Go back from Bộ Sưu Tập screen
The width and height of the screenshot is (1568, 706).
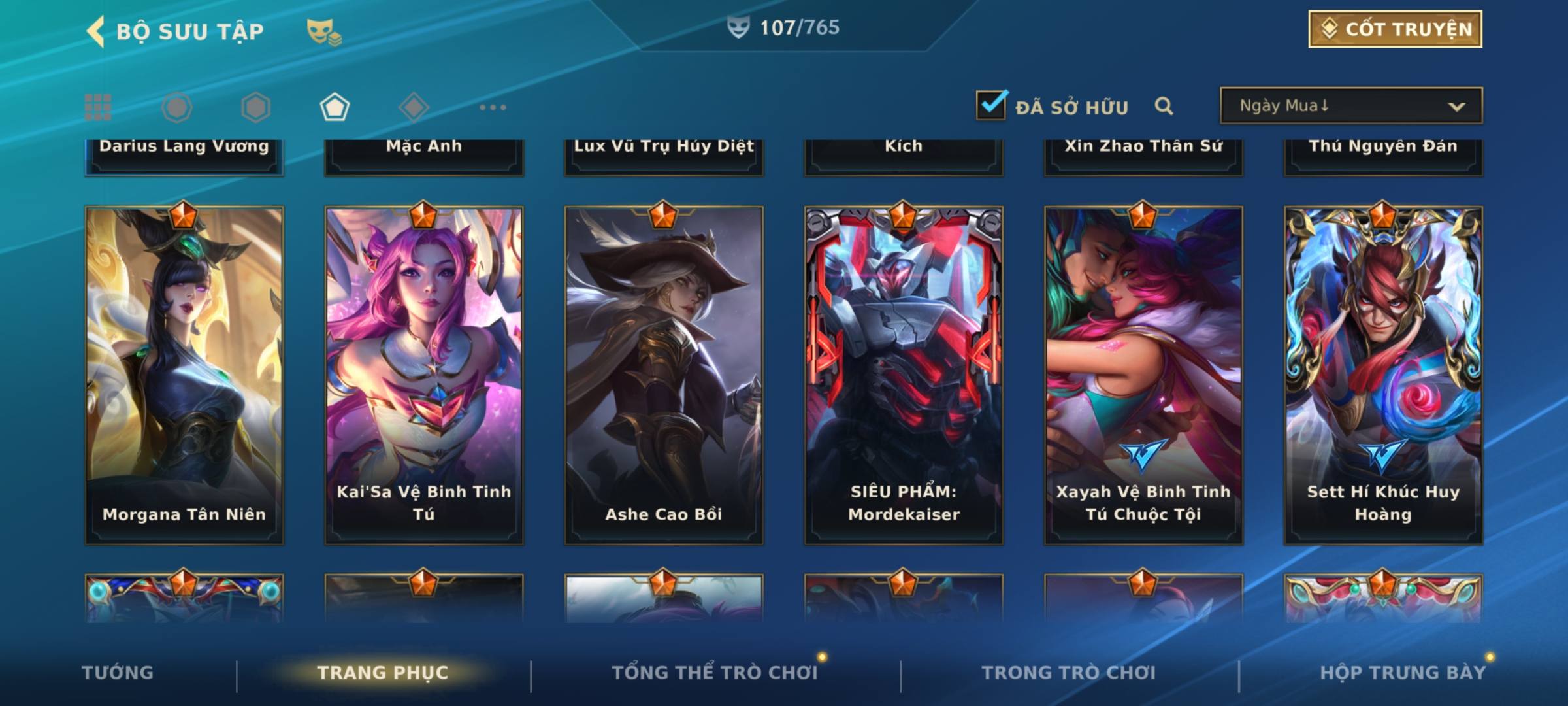pyautogui.click(x=96, y=31)
